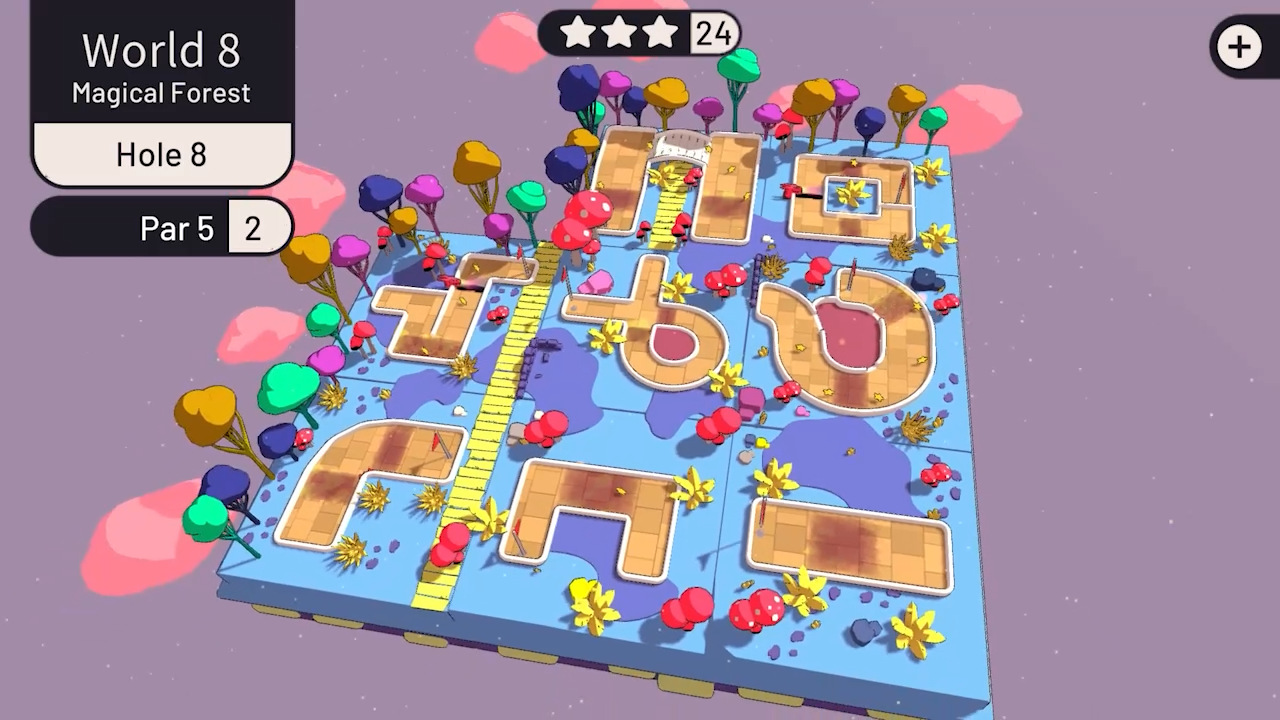Open the Hole 8 tab
Viewport: 1280px width, 720px height.
click(161, 155)
